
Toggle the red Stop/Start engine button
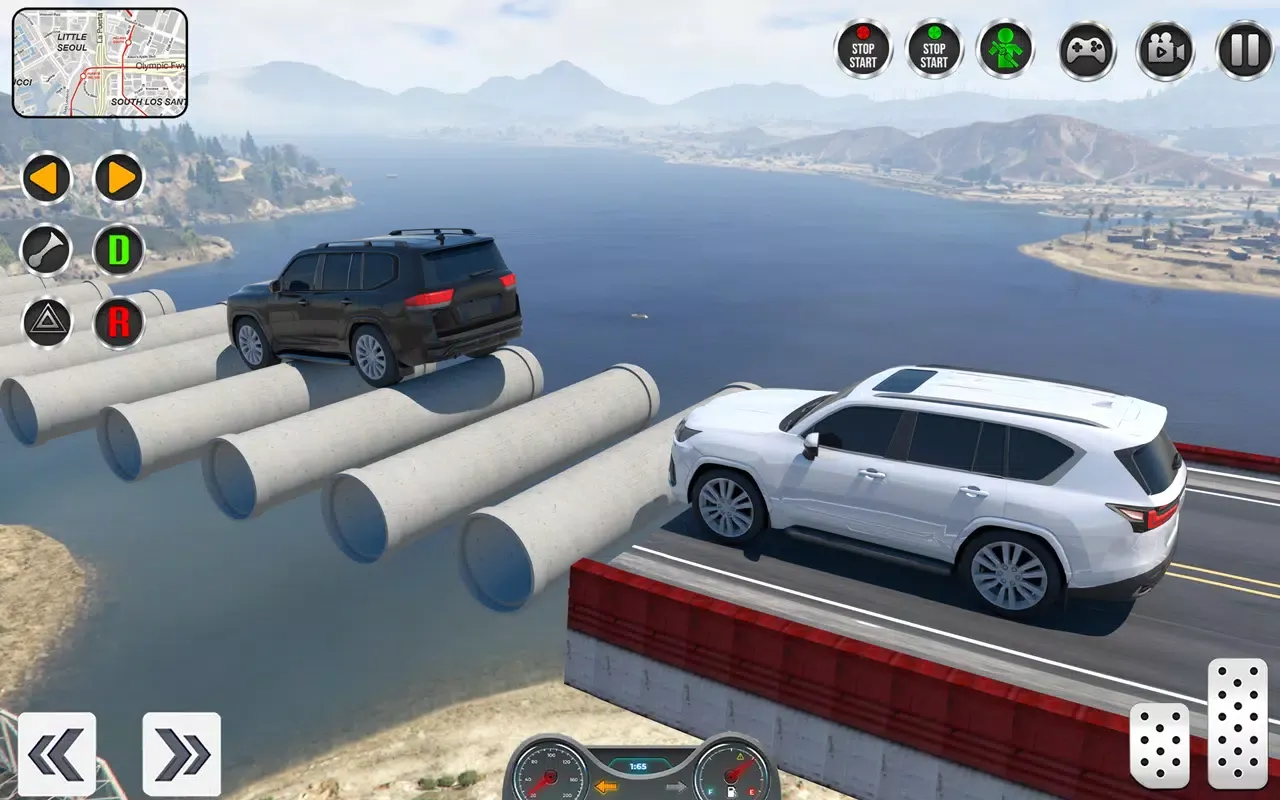863,48
